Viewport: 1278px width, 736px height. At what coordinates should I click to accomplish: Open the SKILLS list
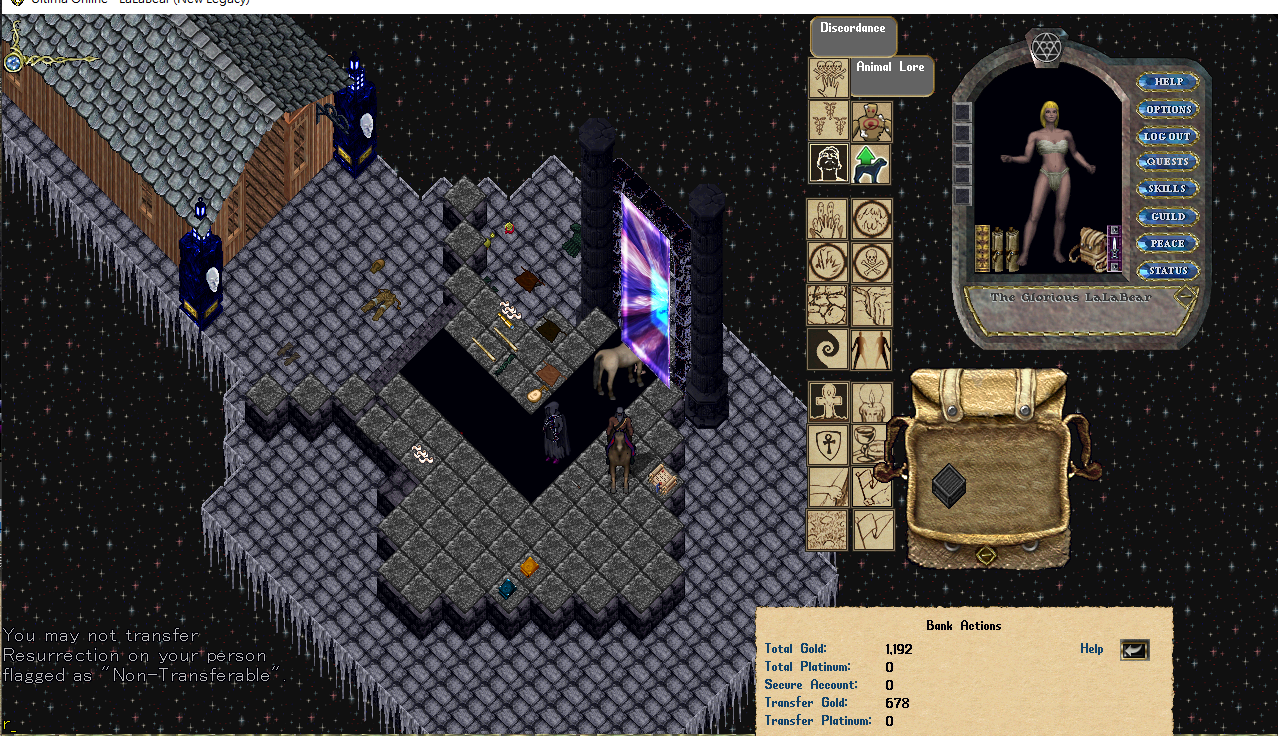coord(1167,189)
